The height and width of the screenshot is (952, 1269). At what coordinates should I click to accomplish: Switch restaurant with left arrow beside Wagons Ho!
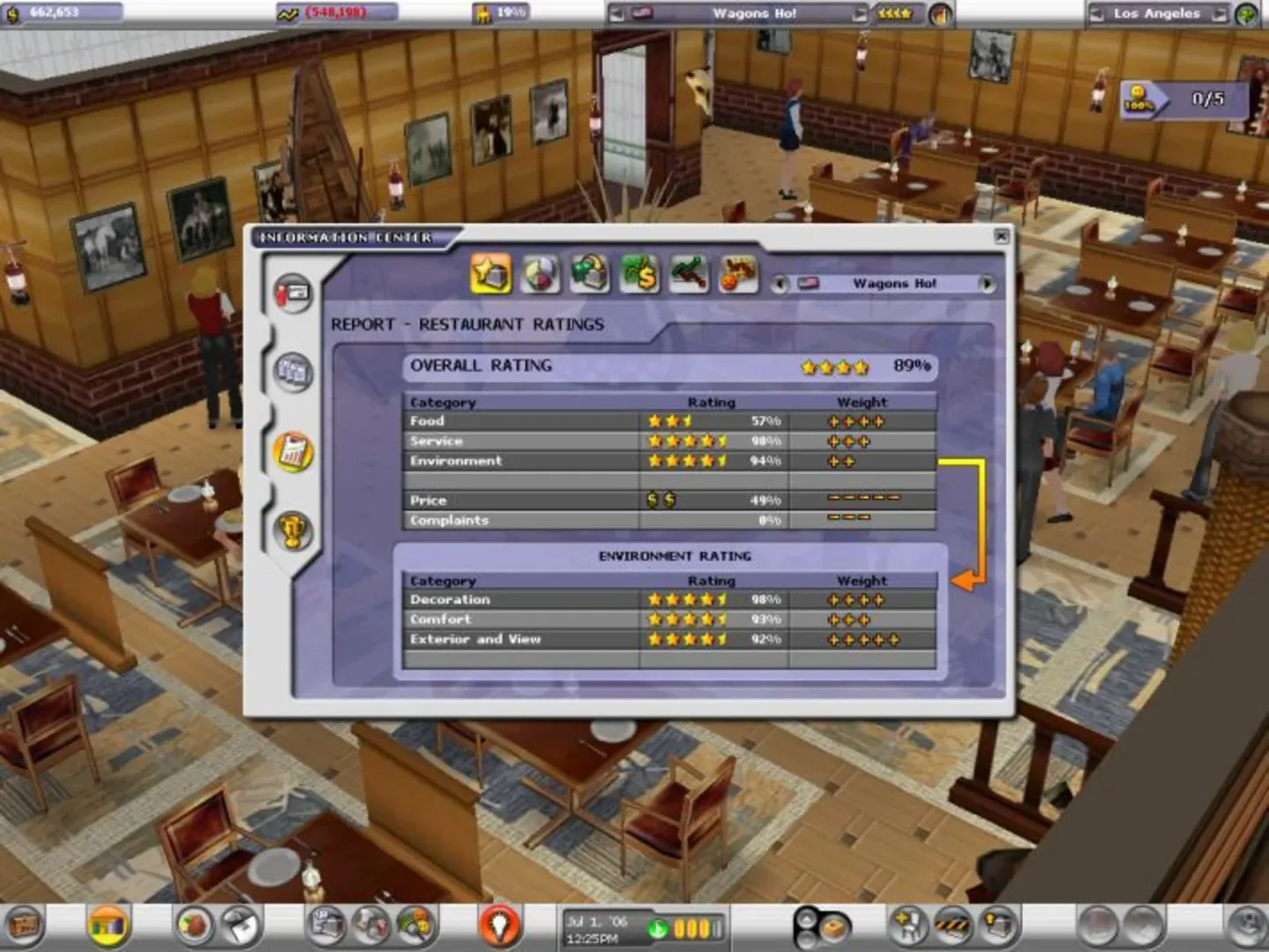(780, 283)
